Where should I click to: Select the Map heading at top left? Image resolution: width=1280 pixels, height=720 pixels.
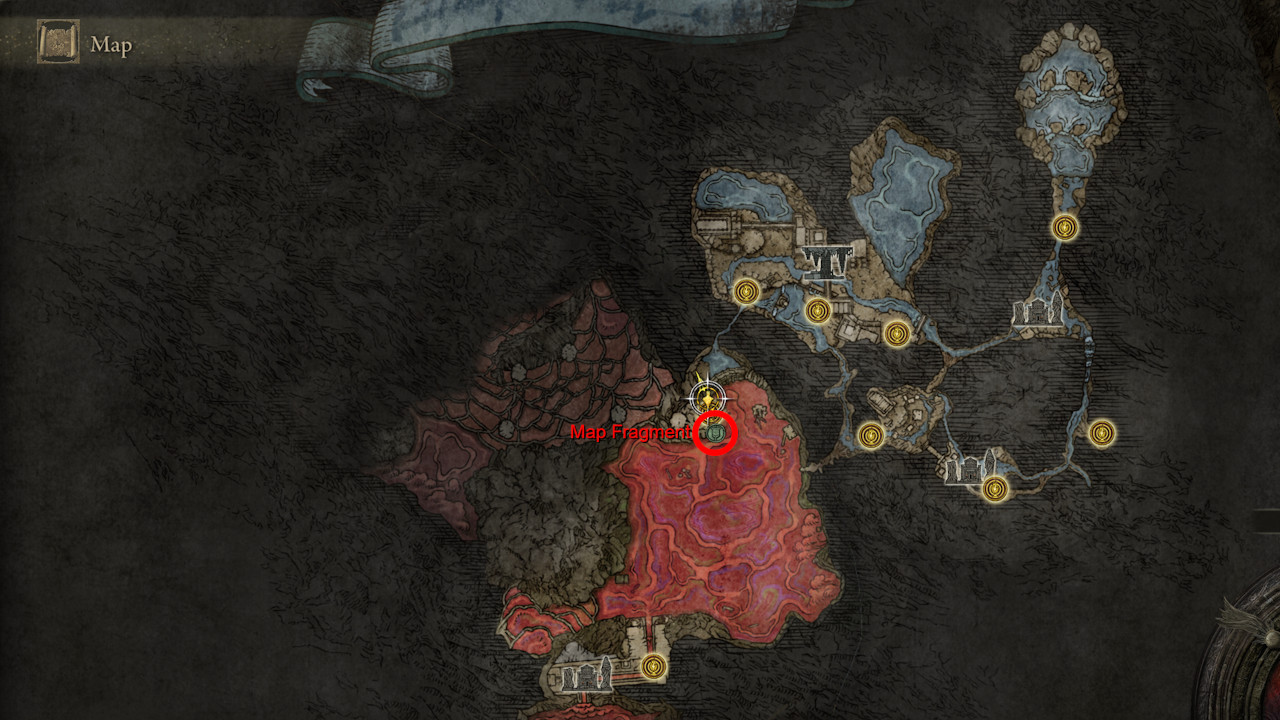tap(111, 45)
